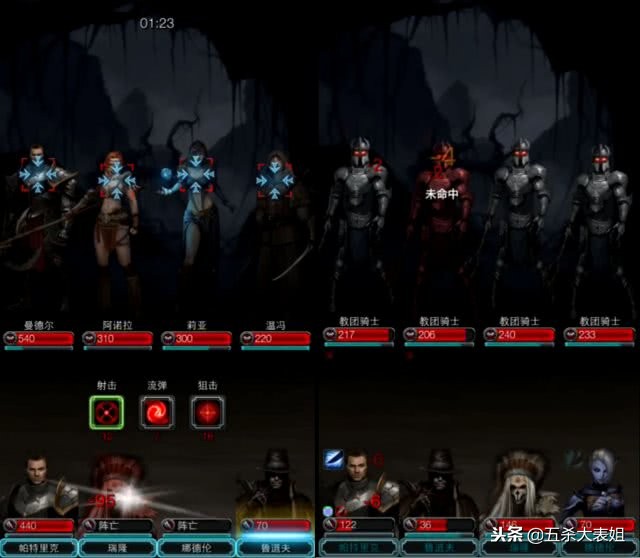
Task: Target enemy 阿诺拉 with the arrow marker
Action: pos(117,180)
